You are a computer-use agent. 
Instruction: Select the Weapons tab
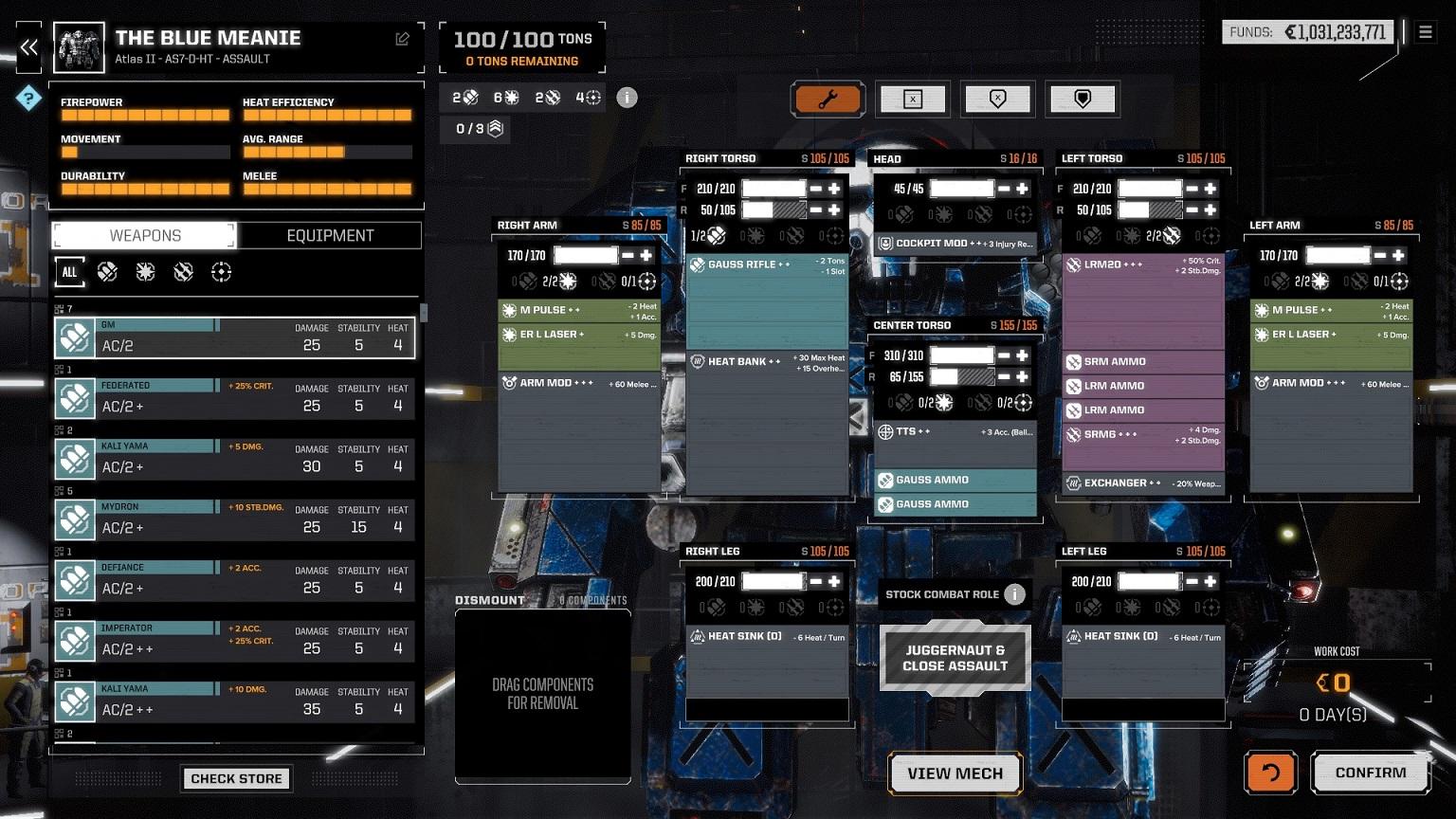tap(144, 235)
